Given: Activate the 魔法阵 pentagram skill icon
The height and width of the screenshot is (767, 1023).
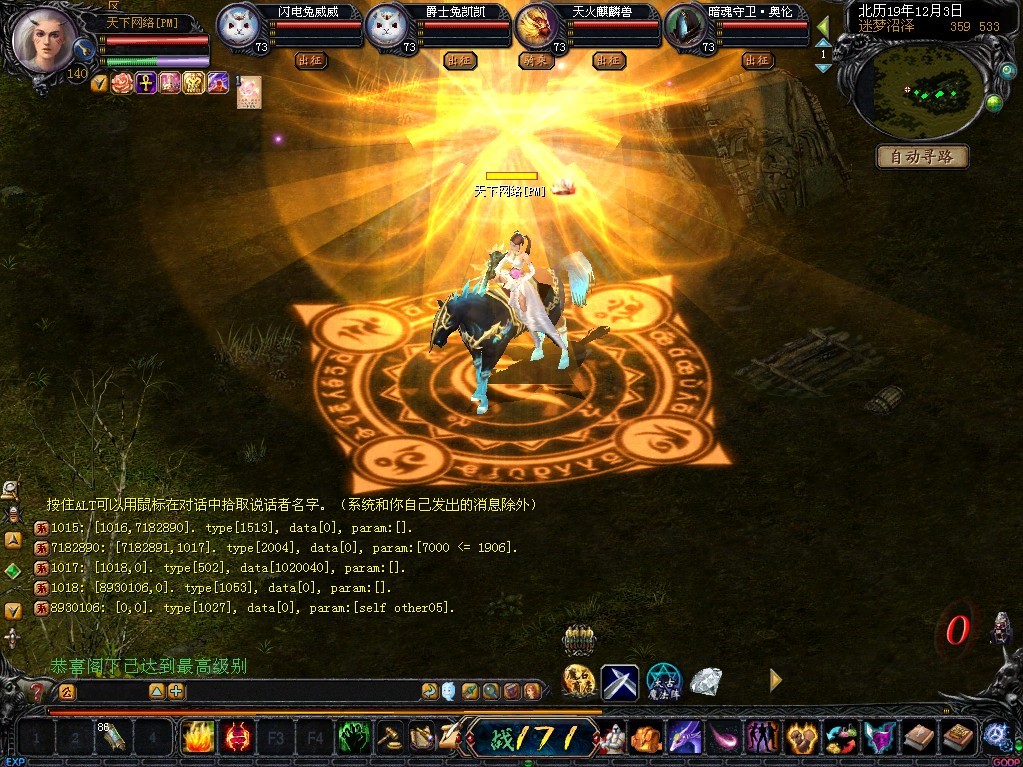Looking at the screenshot, I should point(663,681).
